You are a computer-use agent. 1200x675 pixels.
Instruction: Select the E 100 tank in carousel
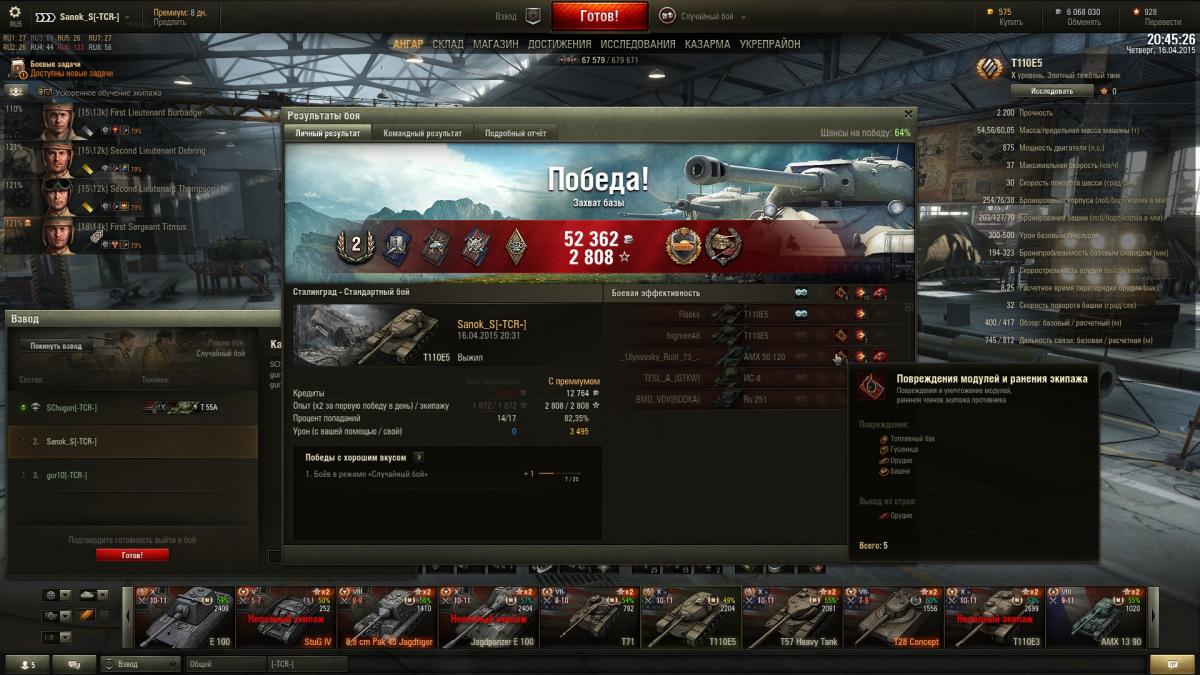point(184,617)
